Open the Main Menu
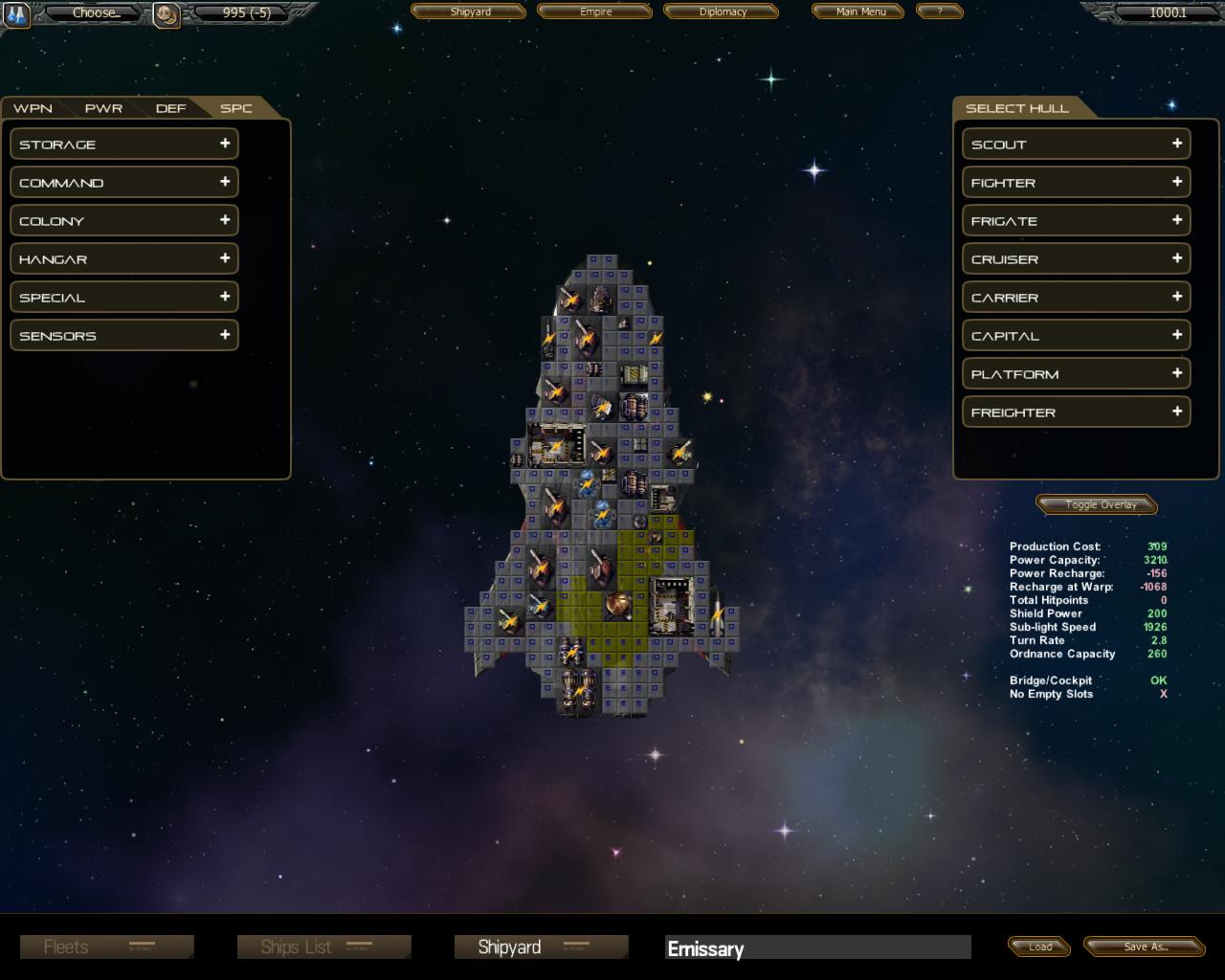This screenshot has width=1225, height=980. 860,11
